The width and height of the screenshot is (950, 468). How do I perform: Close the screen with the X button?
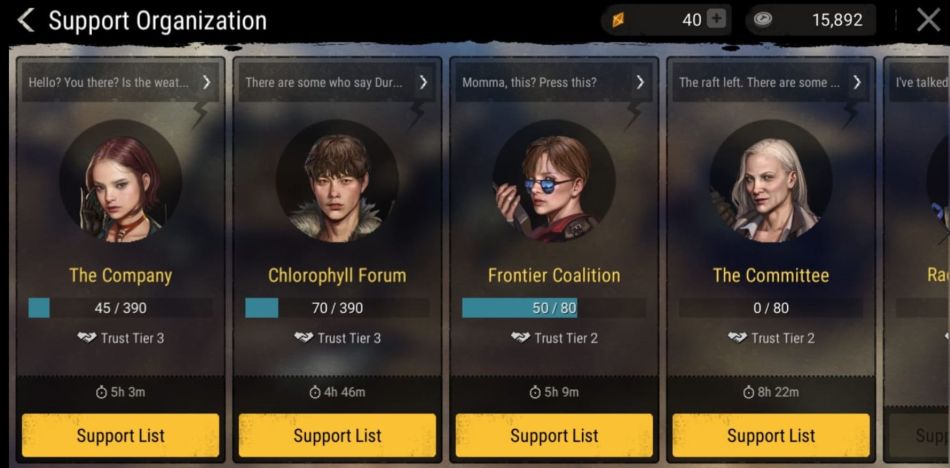(928, 20)
